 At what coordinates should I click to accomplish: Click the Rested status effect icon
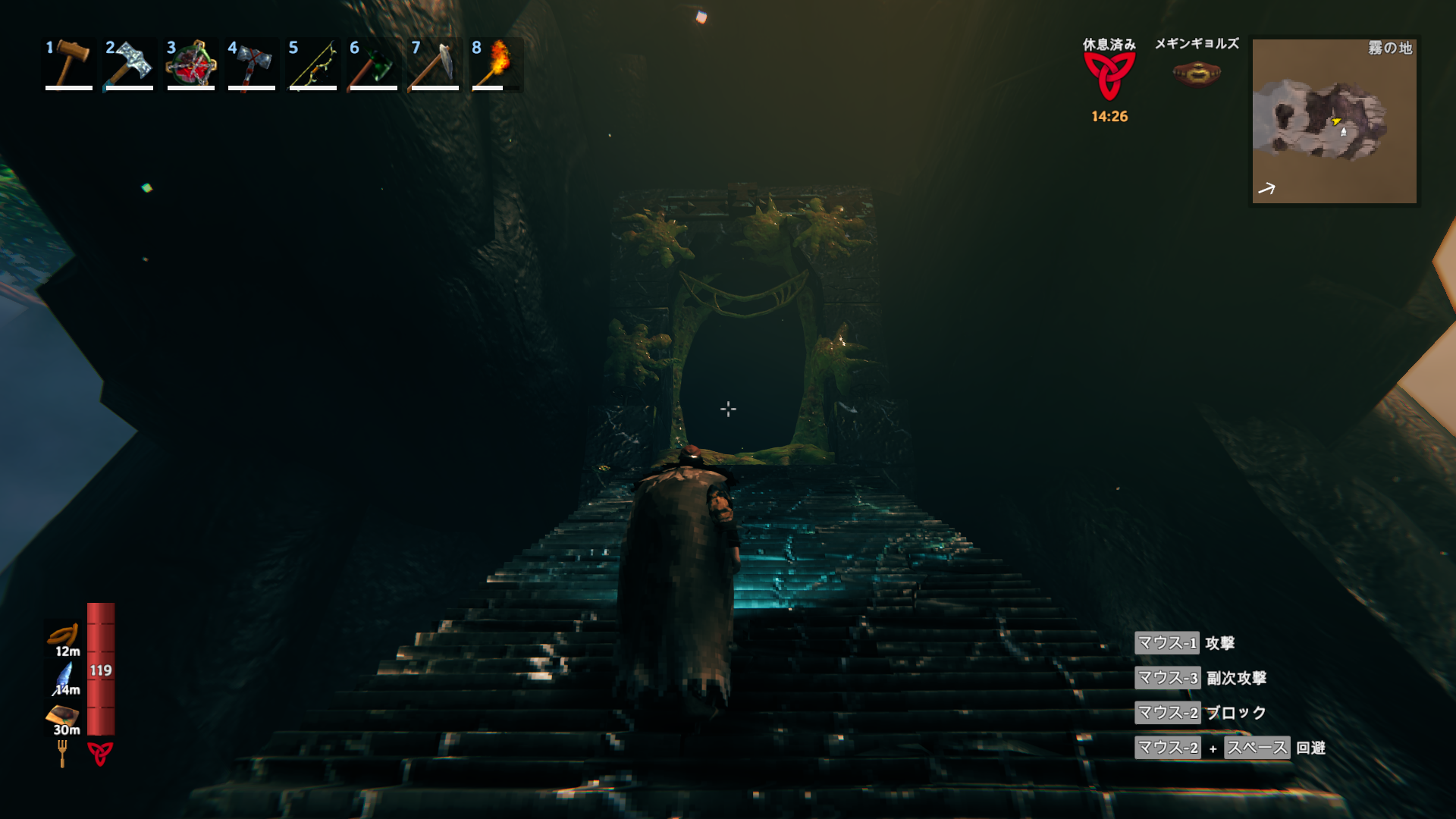pos(1109,76)
